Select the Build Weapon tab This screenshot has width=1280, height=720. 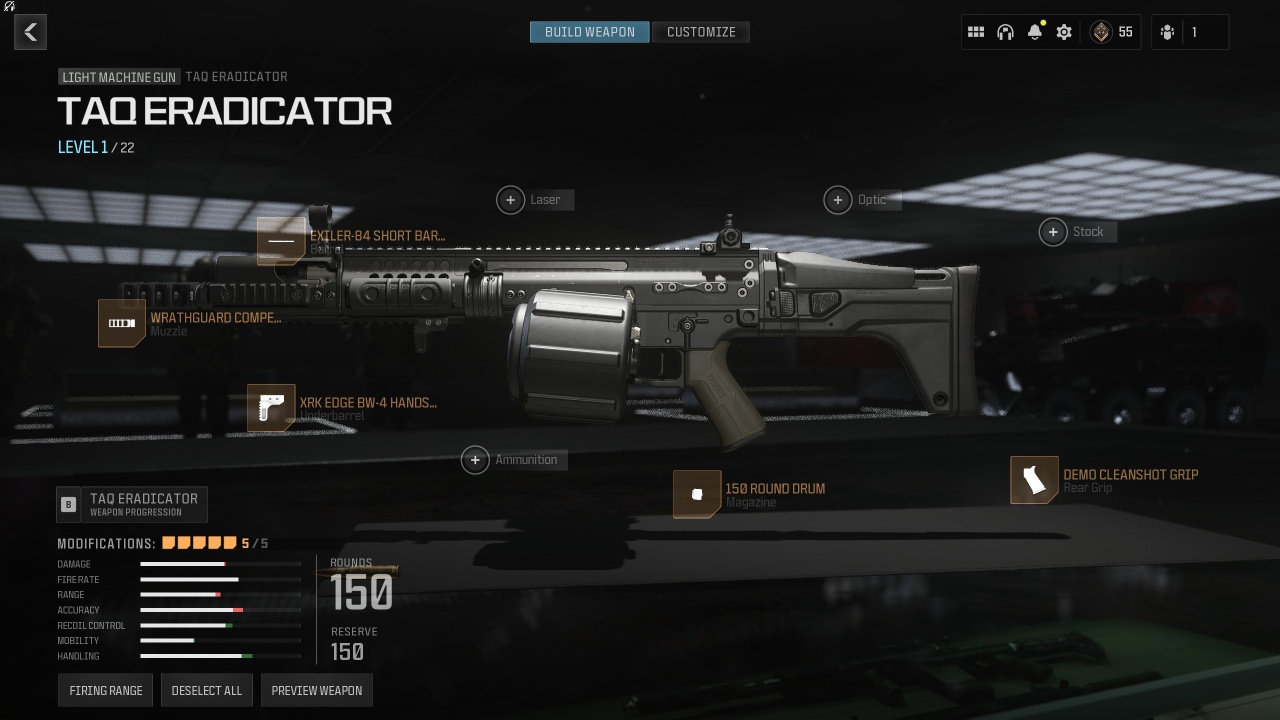coord(590,32)
